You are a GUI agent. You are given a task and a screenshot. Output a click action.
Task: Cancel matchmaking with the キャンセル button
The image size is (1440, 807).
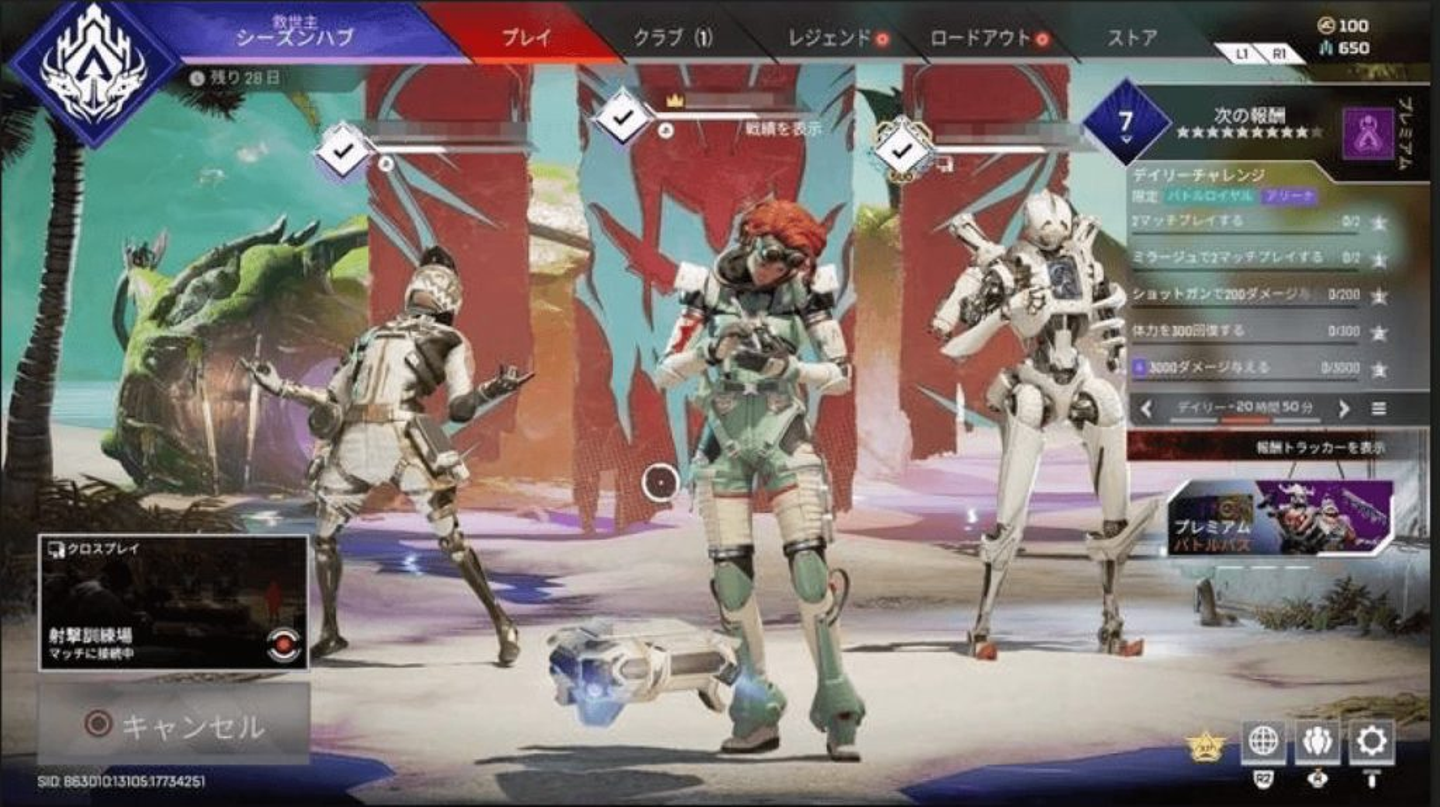(173, 724)
